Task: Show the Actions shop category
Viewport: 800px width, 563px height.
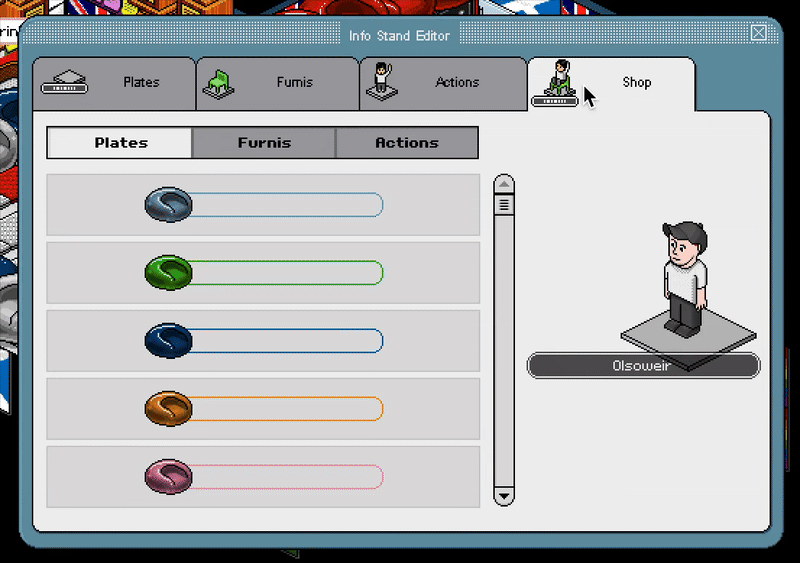Action: (406, 143)
